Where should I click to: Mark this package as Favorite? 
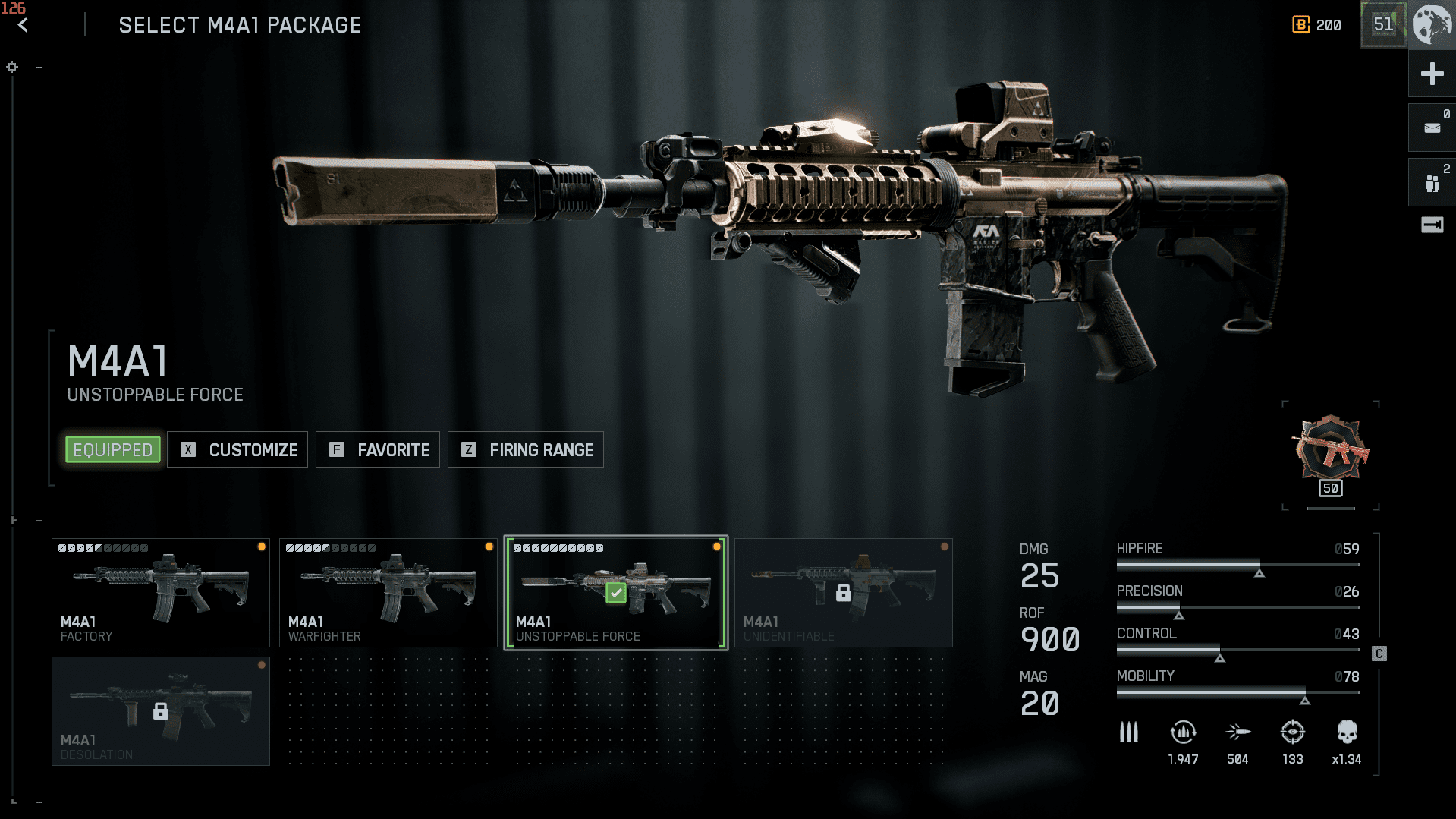point(378,450)
